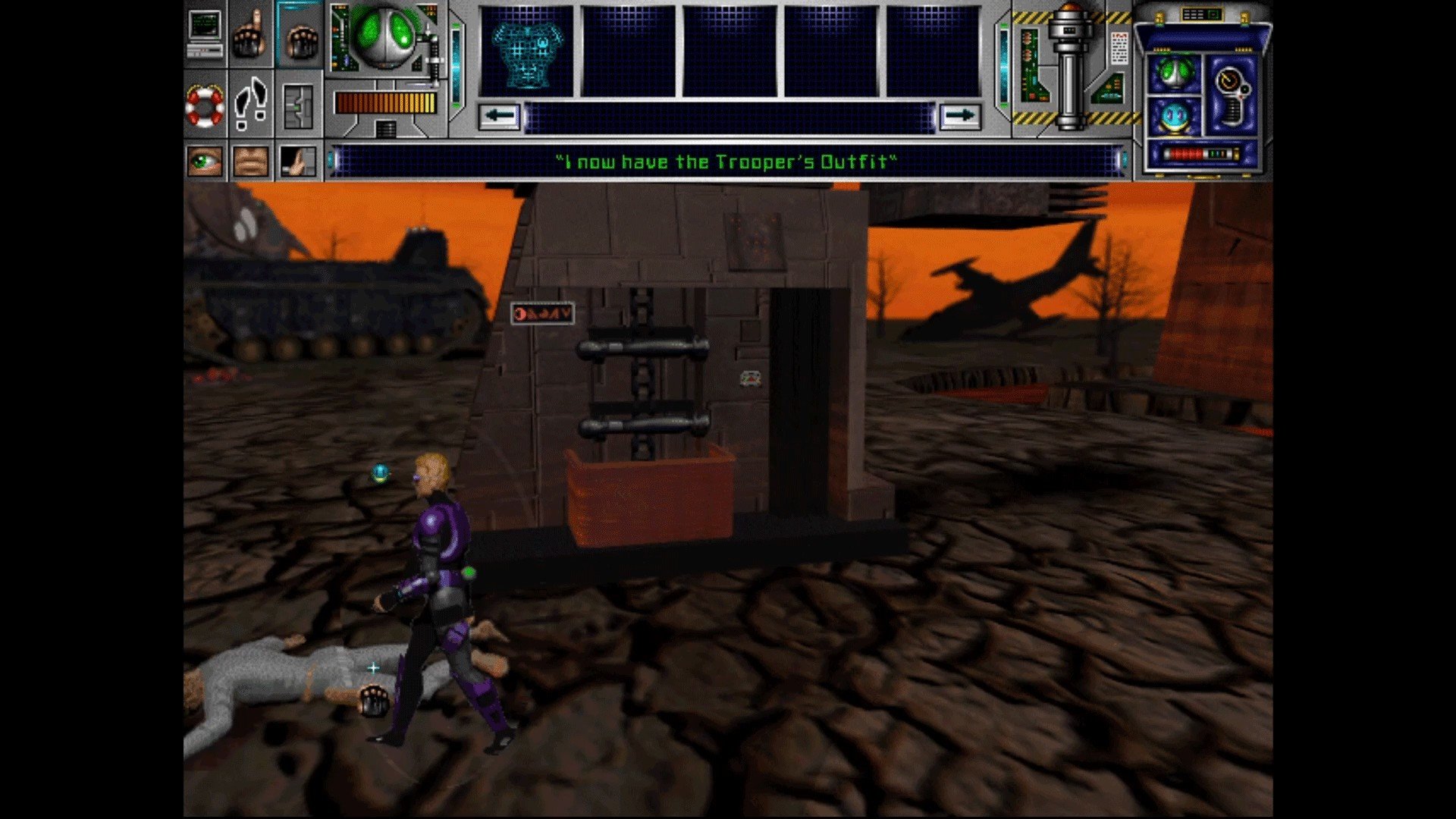Open the computer terminal options icon
1456x819 pixels.
pyautogui.click(x=205, y=34)
